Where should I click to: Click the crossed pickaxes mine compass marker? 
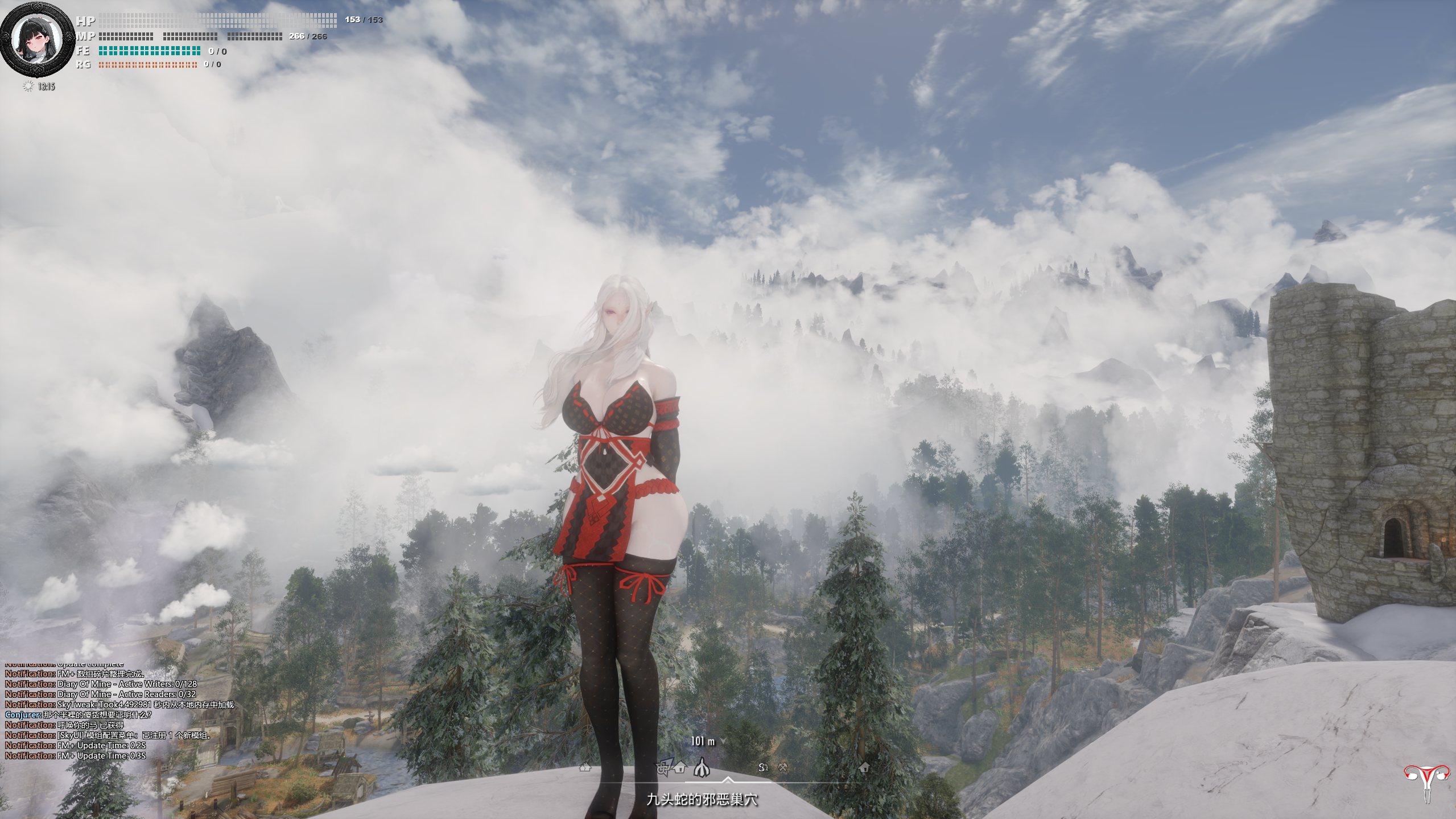point(782,767)
